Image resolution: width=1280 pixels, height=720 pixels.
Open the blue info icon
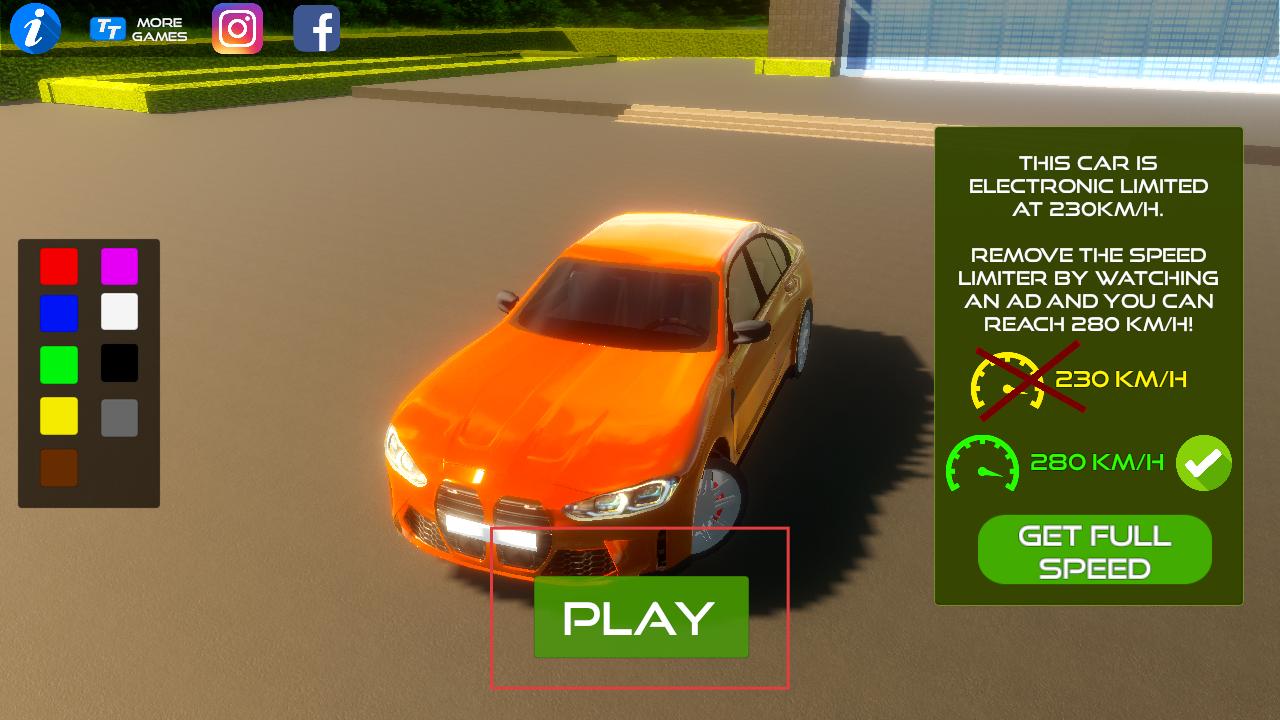[36, 29]
